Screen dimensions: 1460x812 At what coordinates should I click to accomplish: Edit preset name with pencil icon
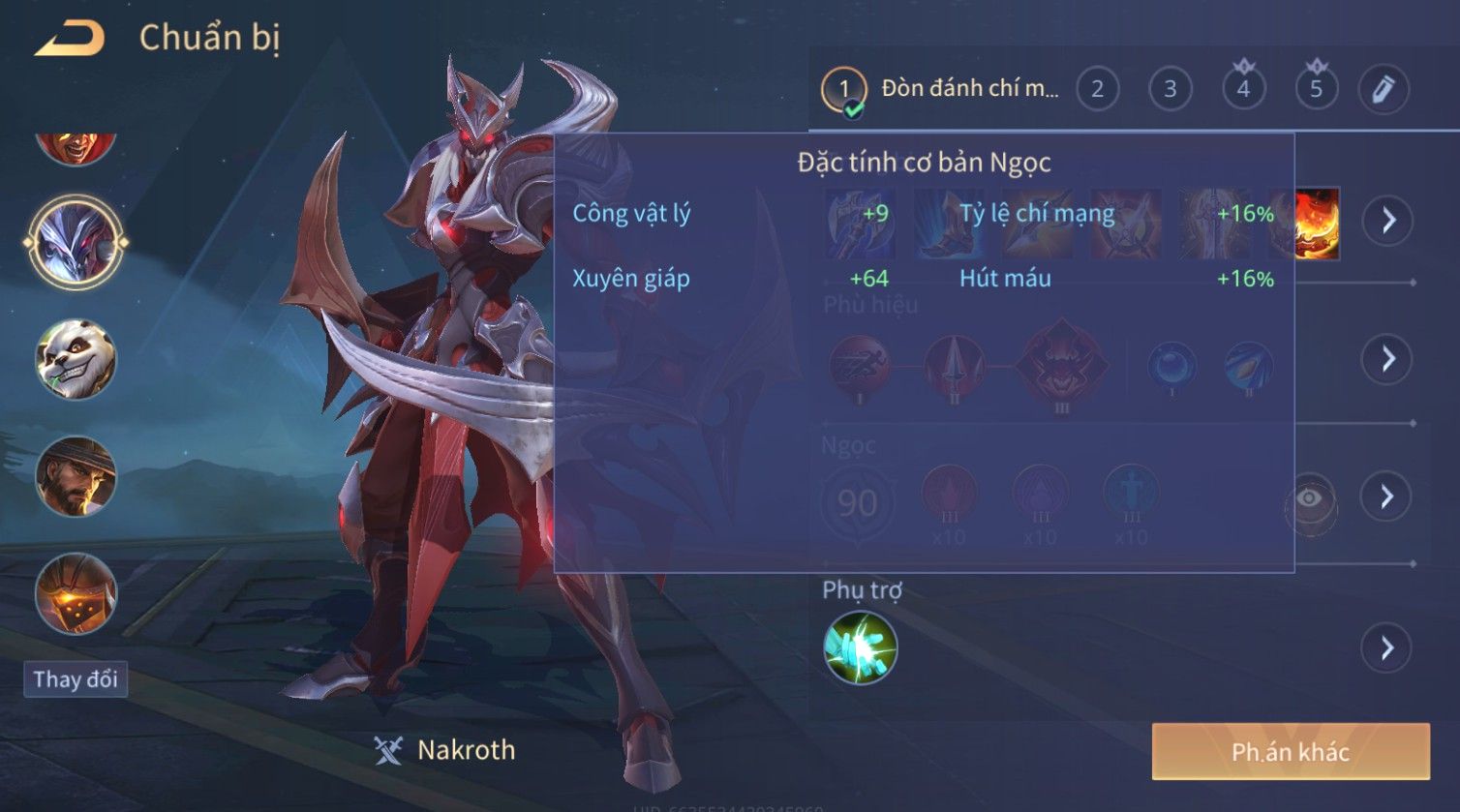coord(1384,90)
